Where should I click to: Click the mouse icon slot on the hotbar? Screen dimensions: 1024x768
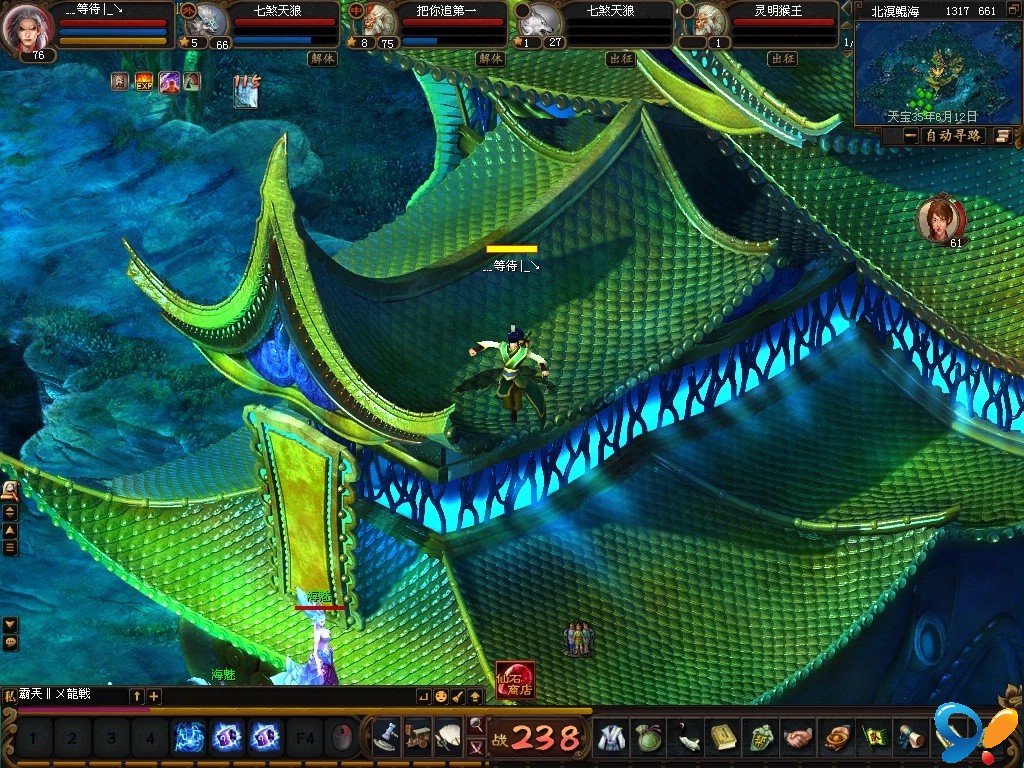coord(341,738)
